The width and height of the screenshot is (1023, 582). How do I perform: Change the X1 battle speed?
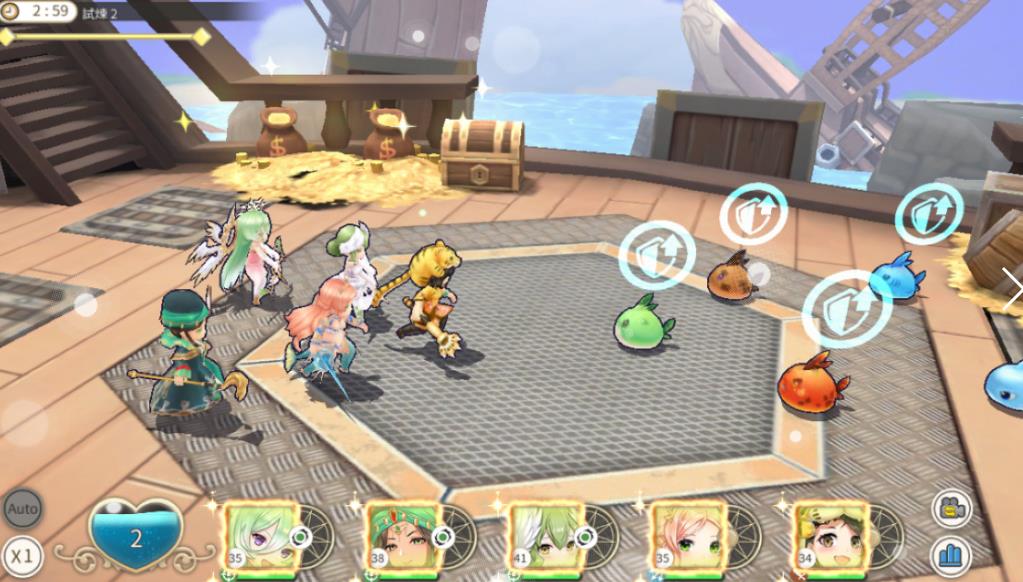point(22,555)
